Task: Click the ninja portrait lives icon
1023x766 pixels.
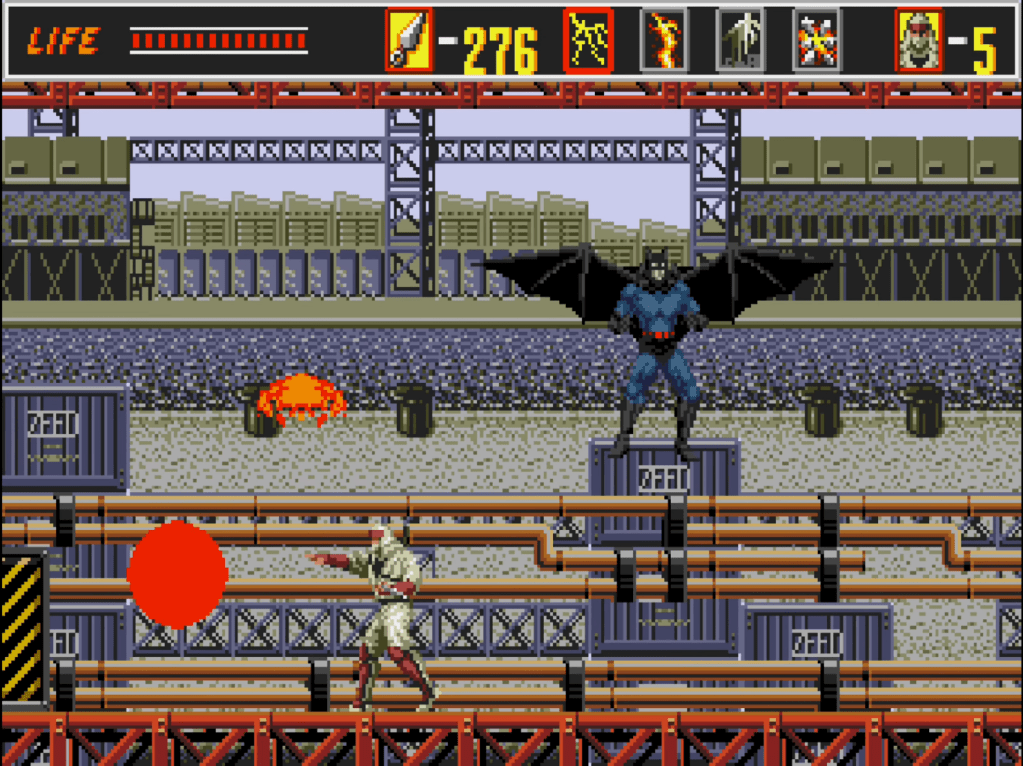Action: (x=918, y=41)
